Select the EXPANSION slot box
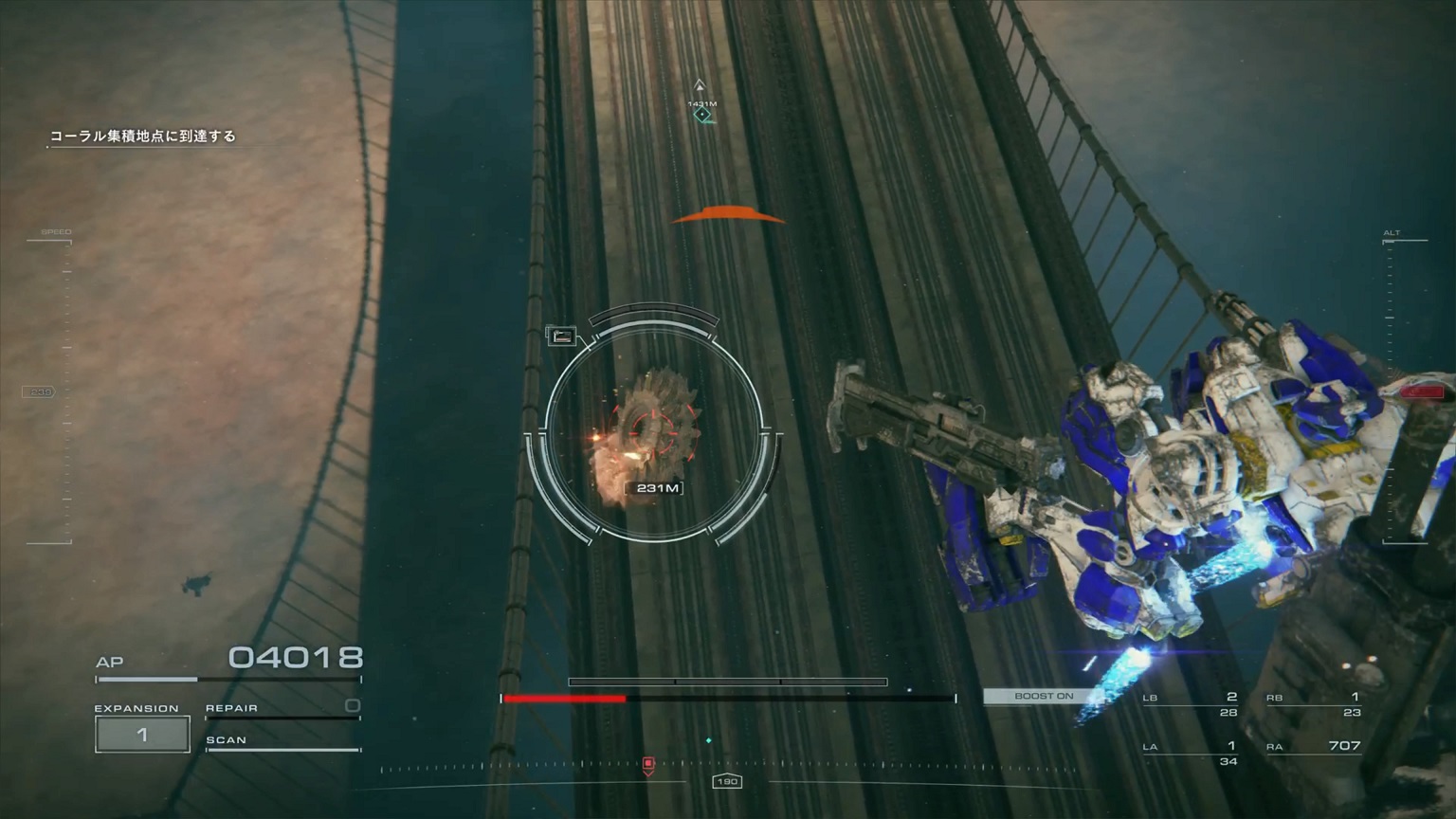This screenshot has height=819, width=1456. tap(142, 735)
